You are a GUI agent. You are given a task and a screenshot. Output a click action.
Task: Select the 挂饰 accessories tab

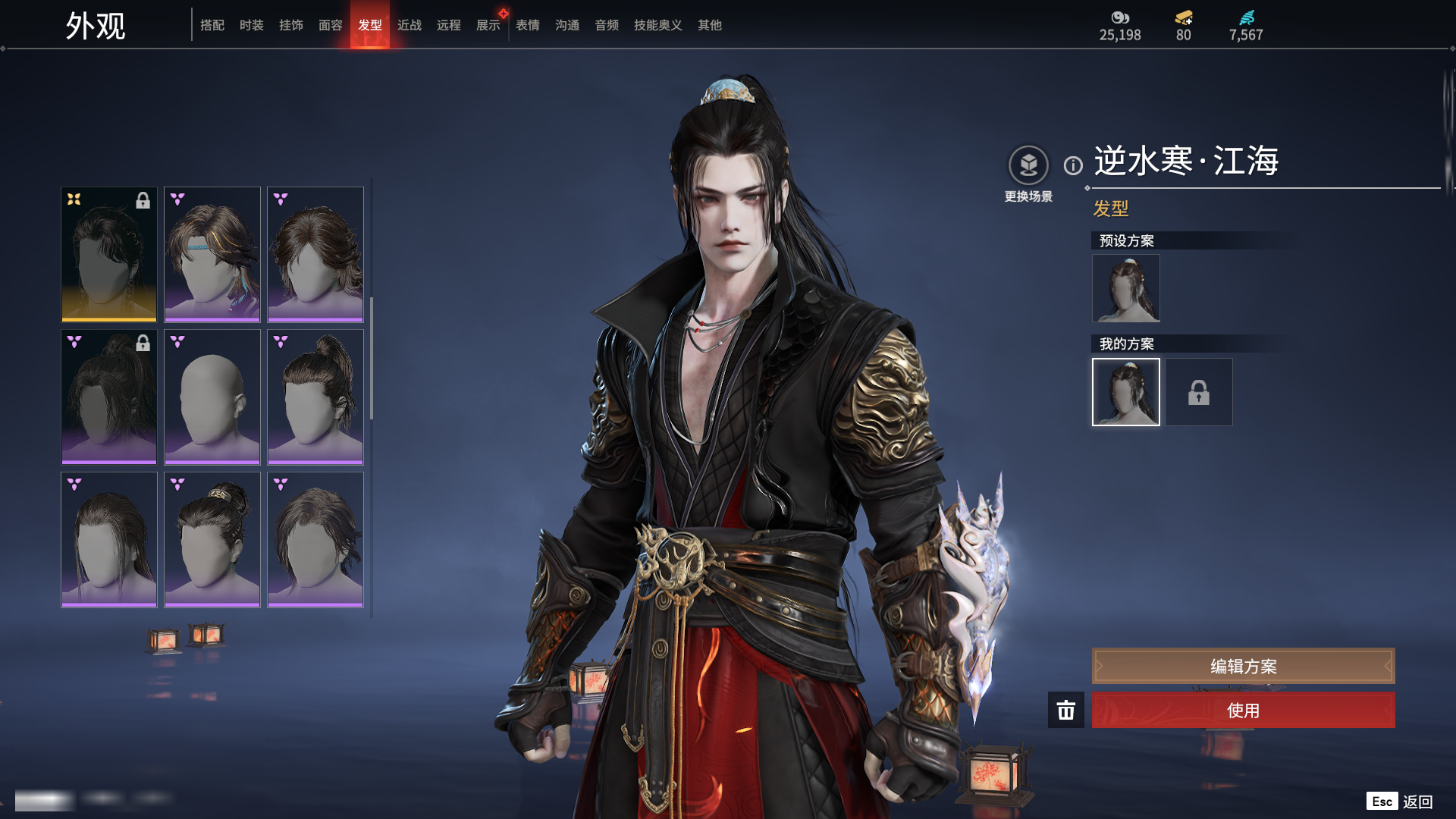pos(291,25)
